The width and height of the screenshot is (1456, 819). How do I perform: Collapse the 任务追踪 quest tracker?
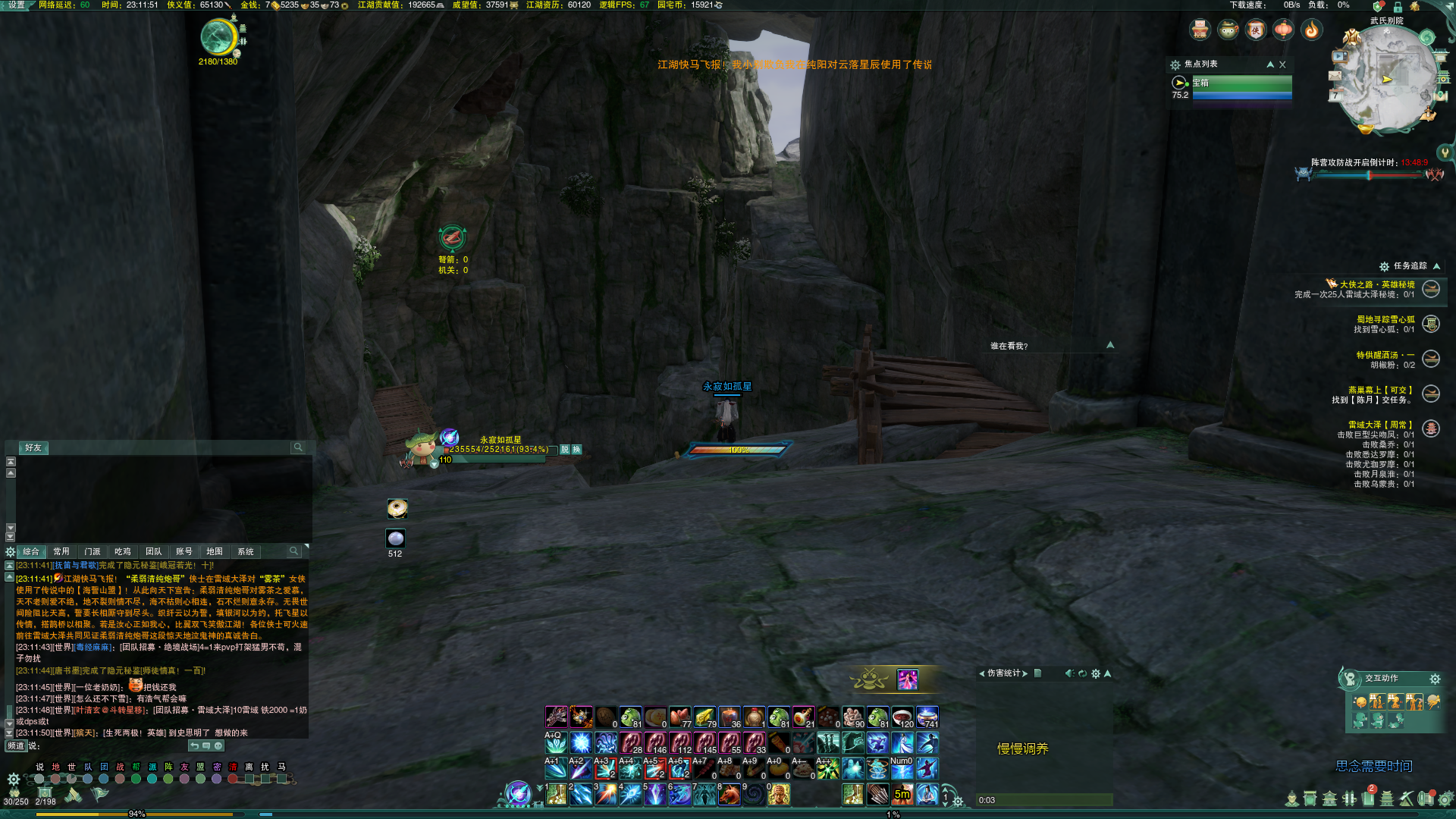[x=1436, y=266]
